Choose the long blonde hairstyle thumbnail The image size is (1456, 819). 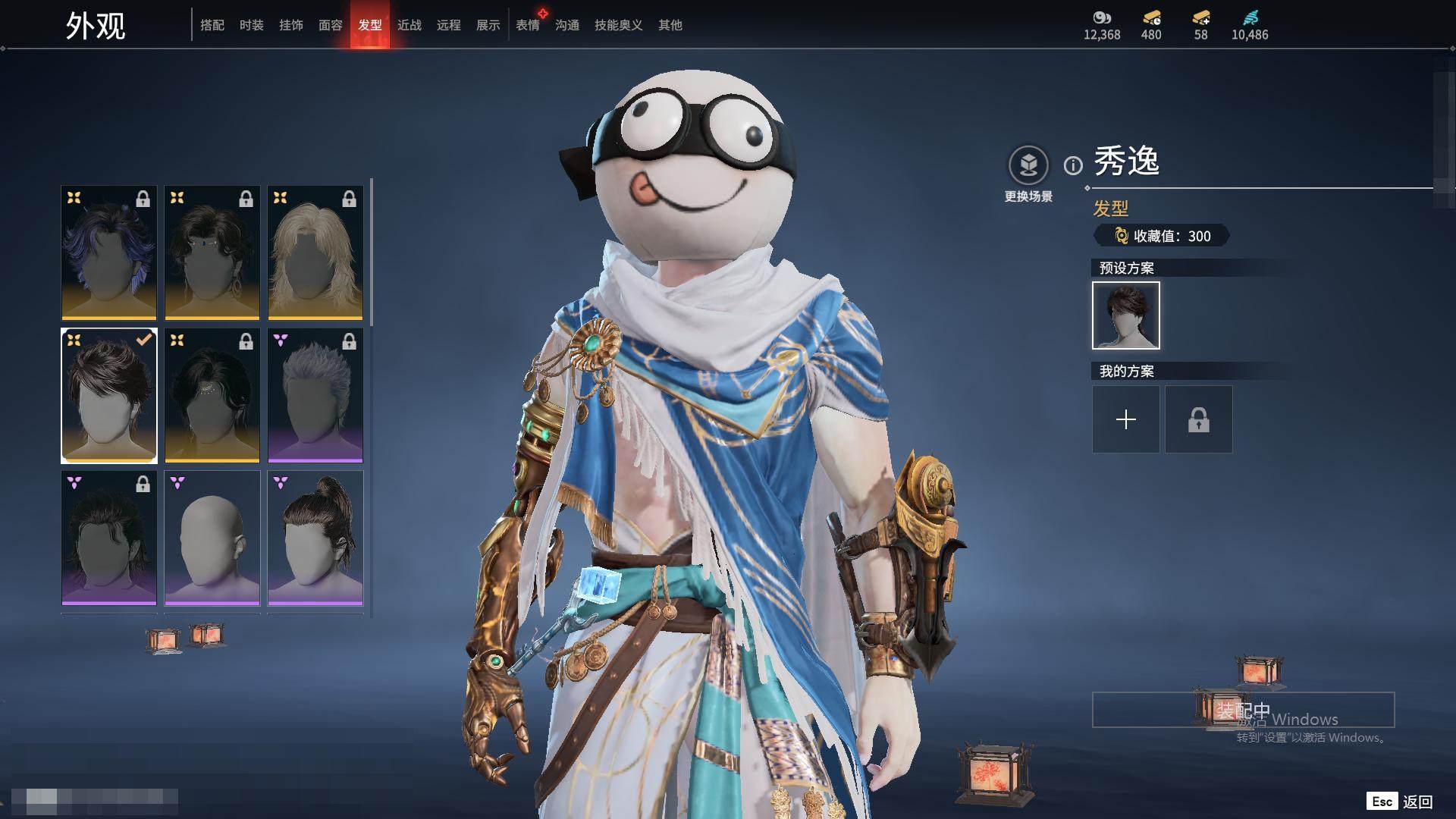(x=315, y=253)
